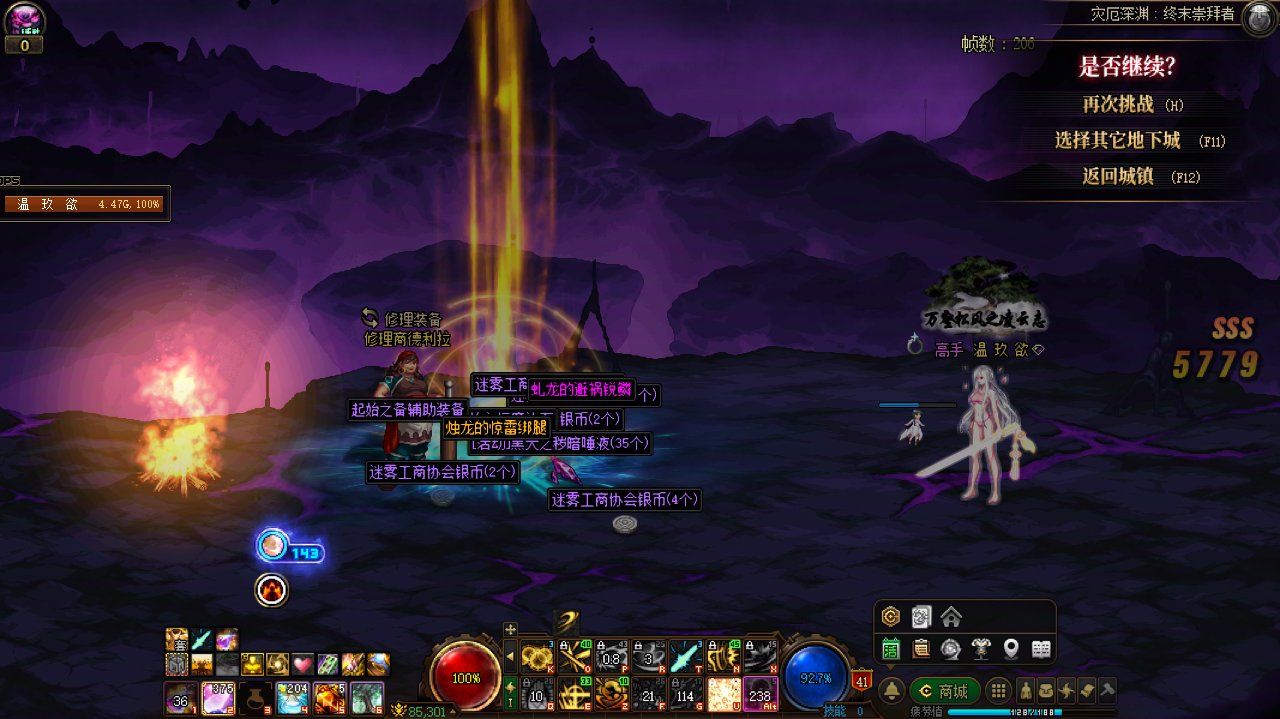This screenshot has width=1280, height=719.
Task: Open the green calendar activity icon
Action: coord(891,649)
